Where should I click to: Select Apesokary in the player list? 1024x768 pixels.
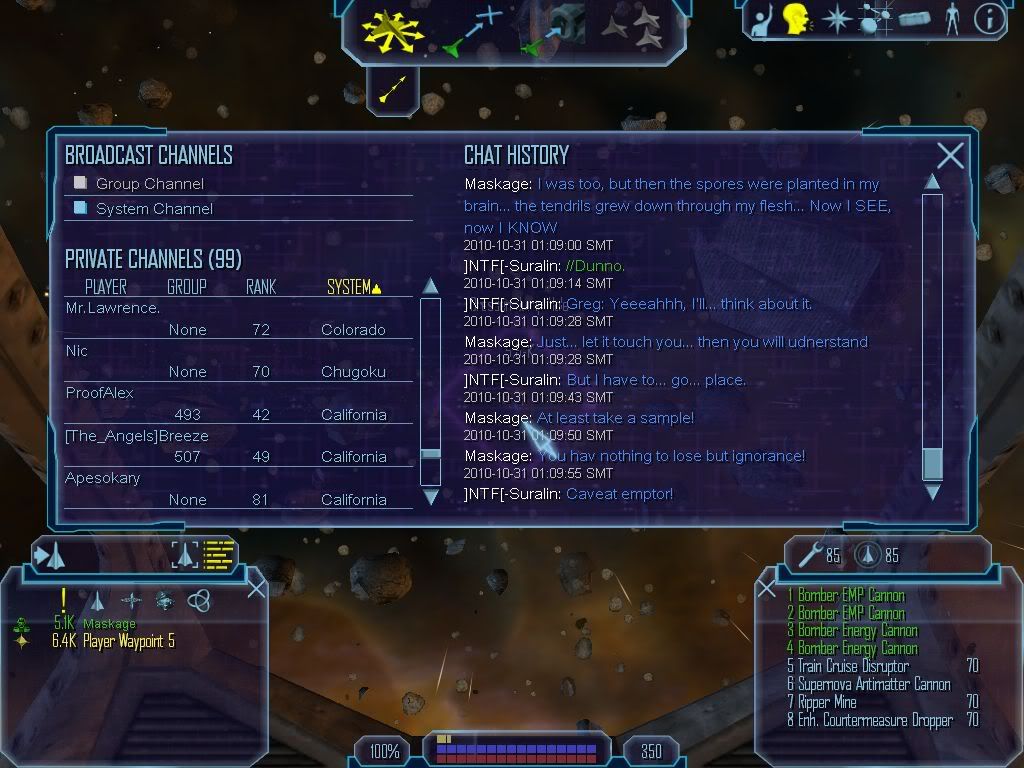[x=103, y=478]
